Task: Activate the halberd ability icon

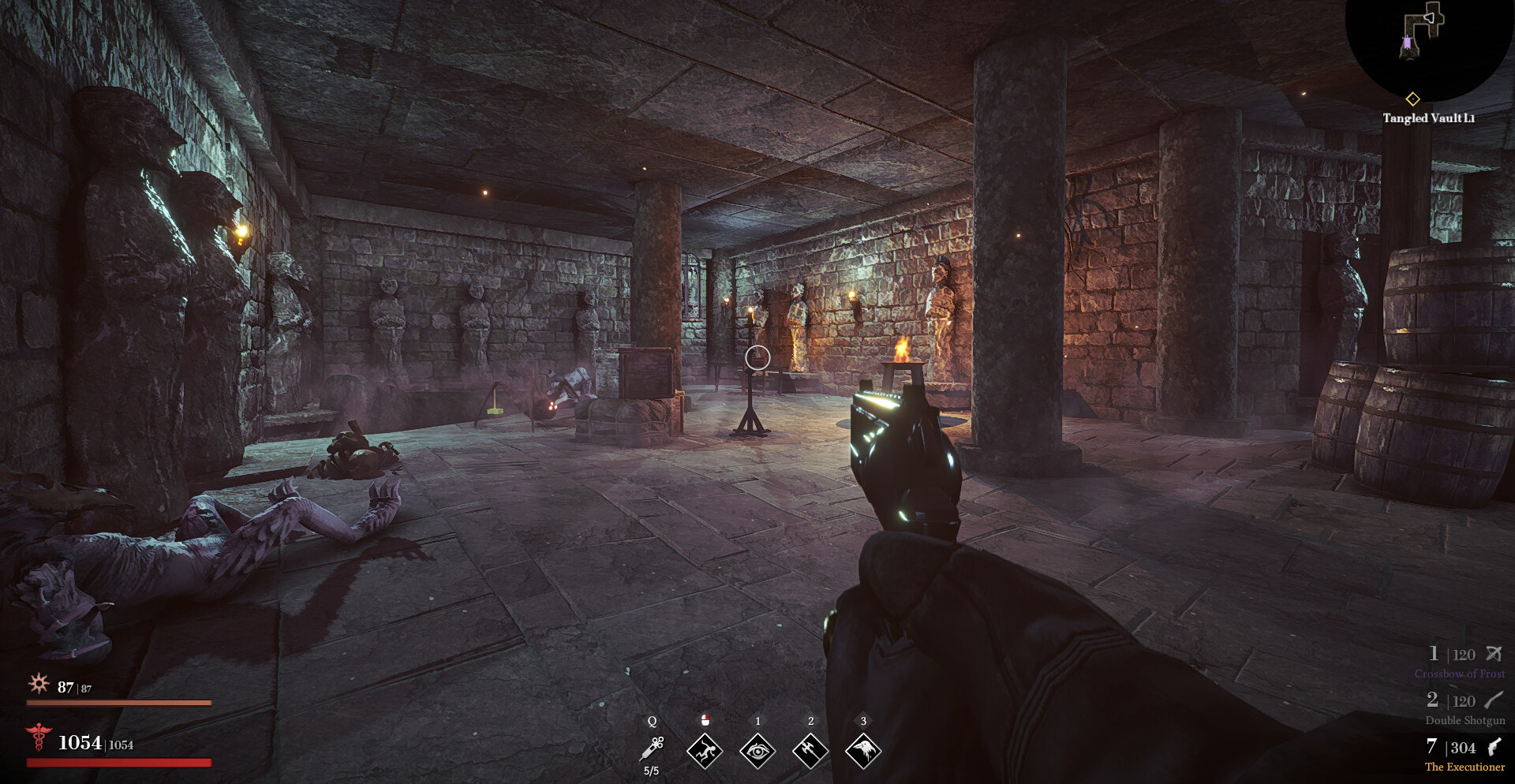Action: pyautogui.click(x=810, y=750)
